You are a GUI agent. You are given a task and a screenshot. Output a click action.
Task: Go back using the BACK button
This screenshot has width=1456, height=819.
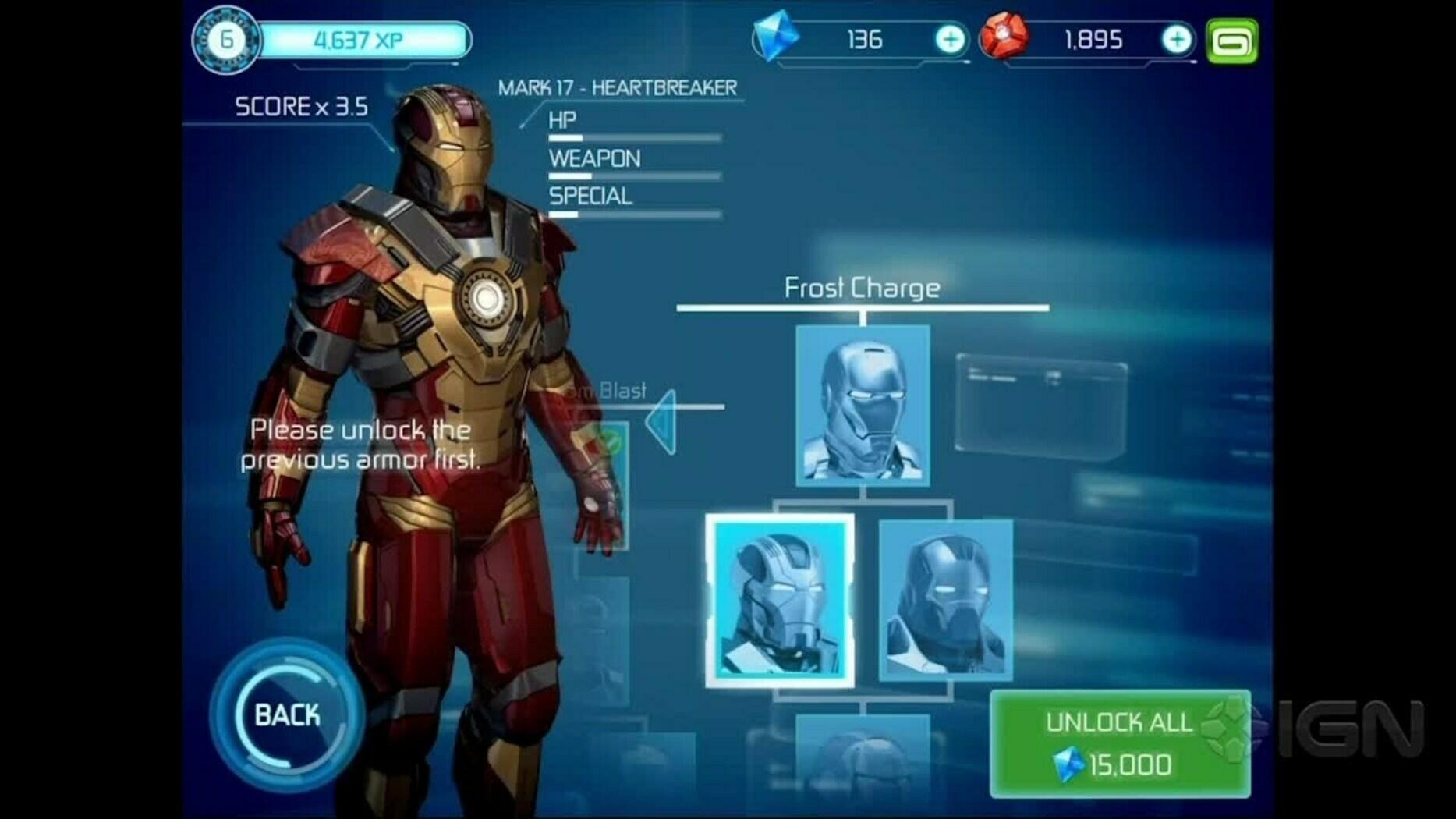tap(287, 714)
